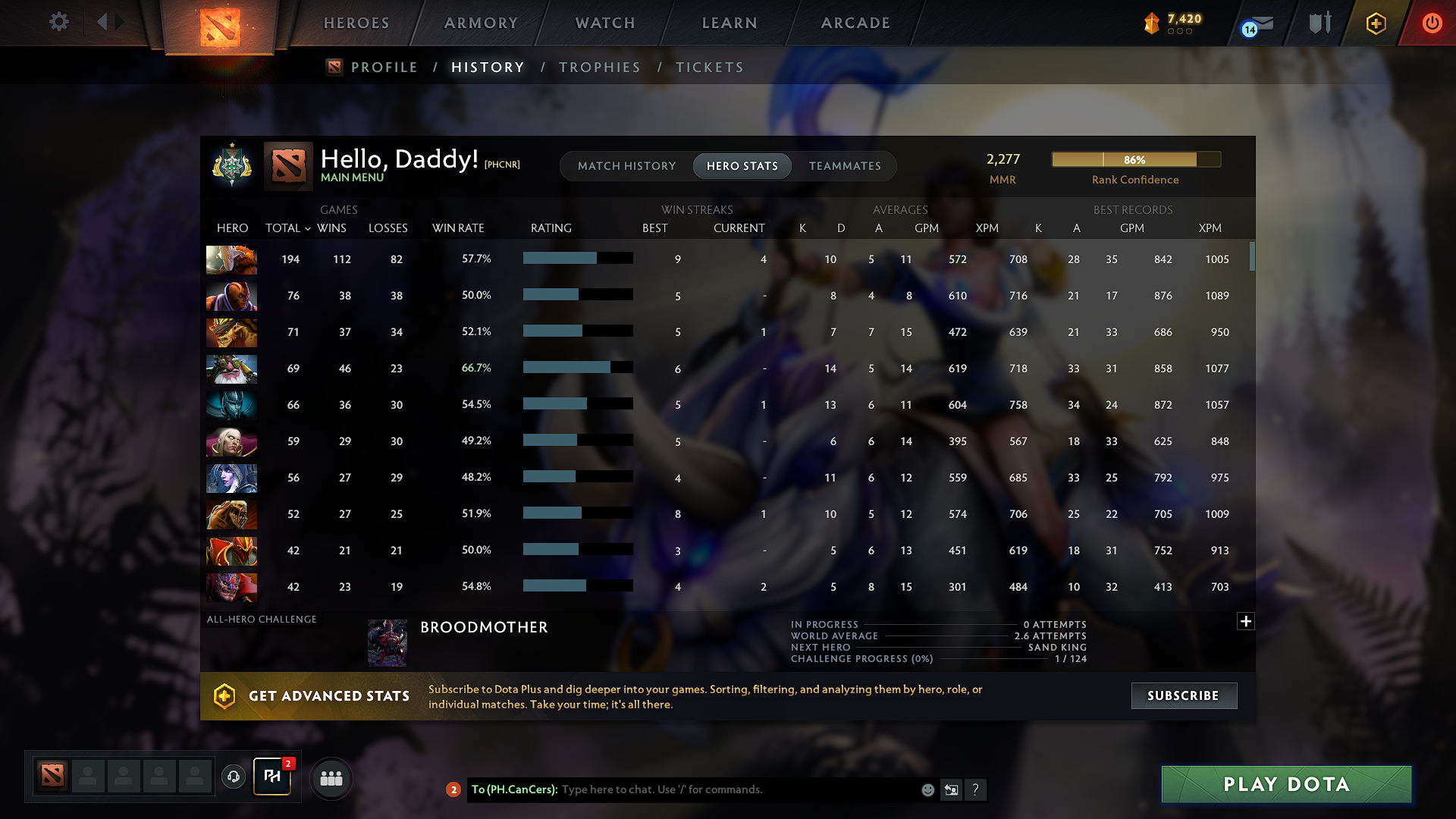Open friends list icon near bottom-left party slots

pyautogui.click(x=331, y=778)
